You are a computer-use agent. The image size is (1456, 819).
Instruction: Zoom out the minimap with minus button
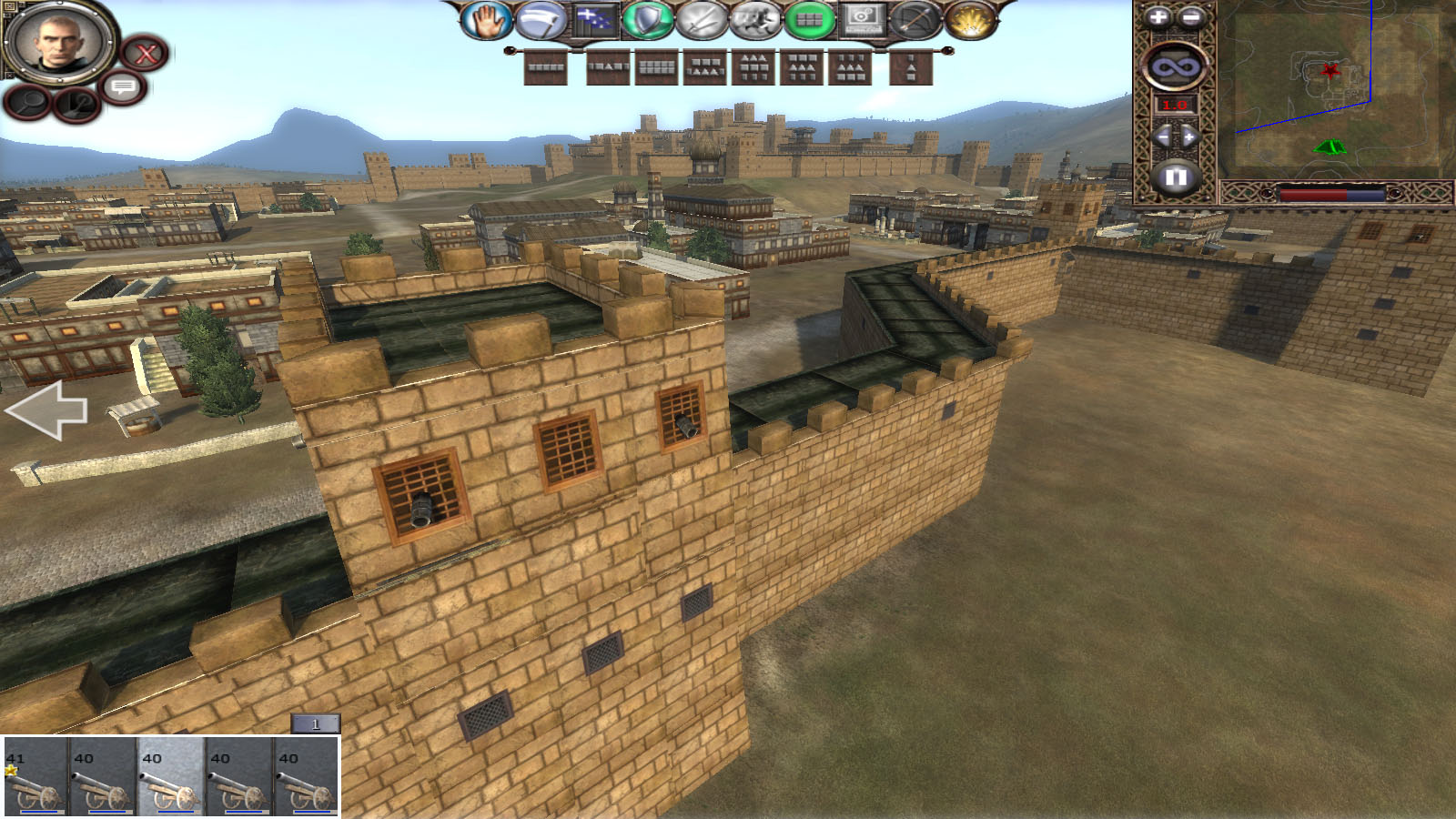coord(1191,17)
